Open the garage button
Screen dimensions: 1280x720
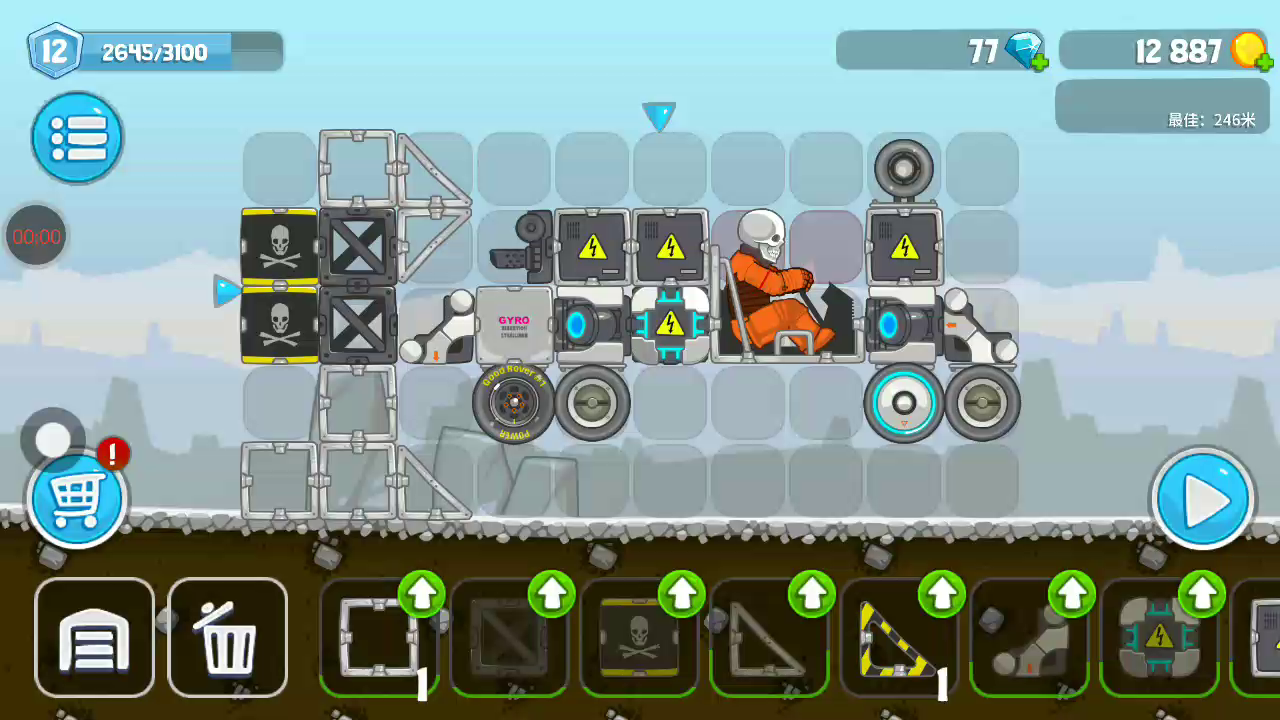[x=95, y=637]
